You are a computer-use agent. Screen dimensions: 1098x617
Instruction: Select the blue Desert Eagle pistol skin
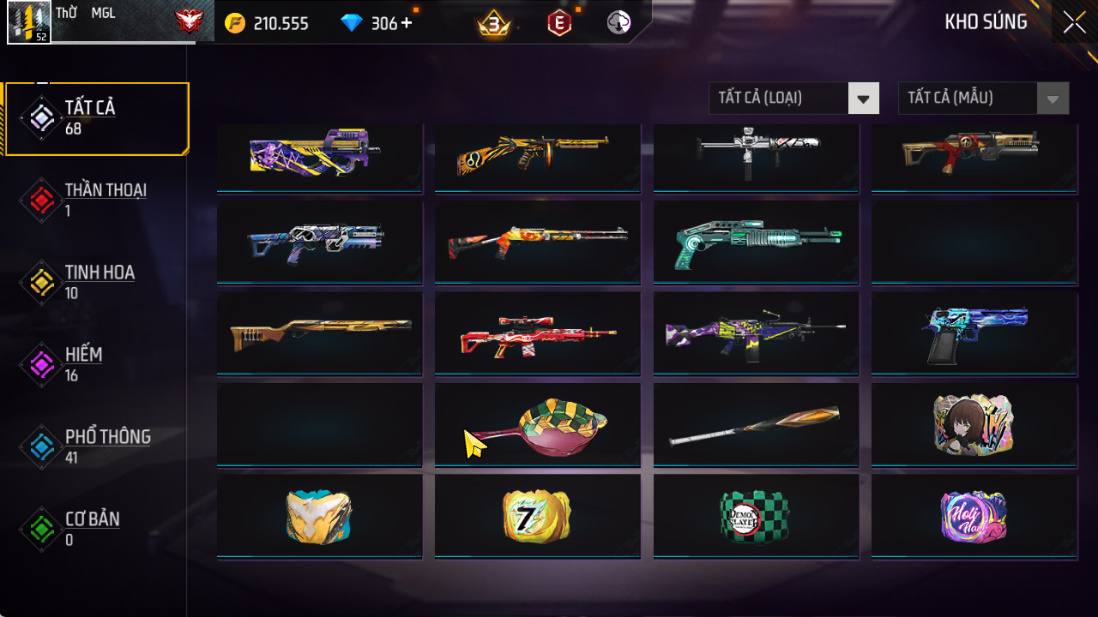pos(974,334)
